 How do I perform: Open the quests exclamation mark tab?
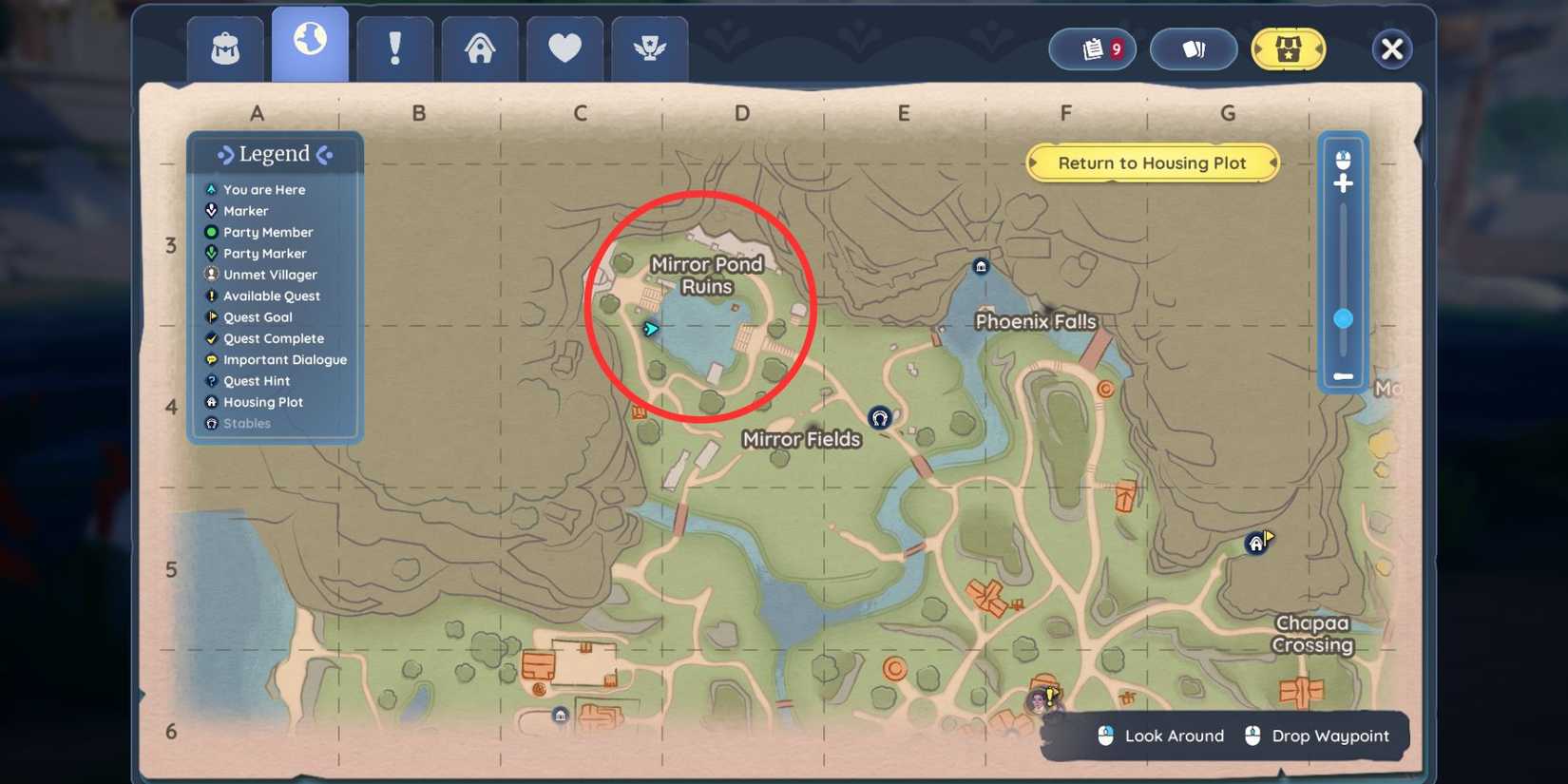395,46
